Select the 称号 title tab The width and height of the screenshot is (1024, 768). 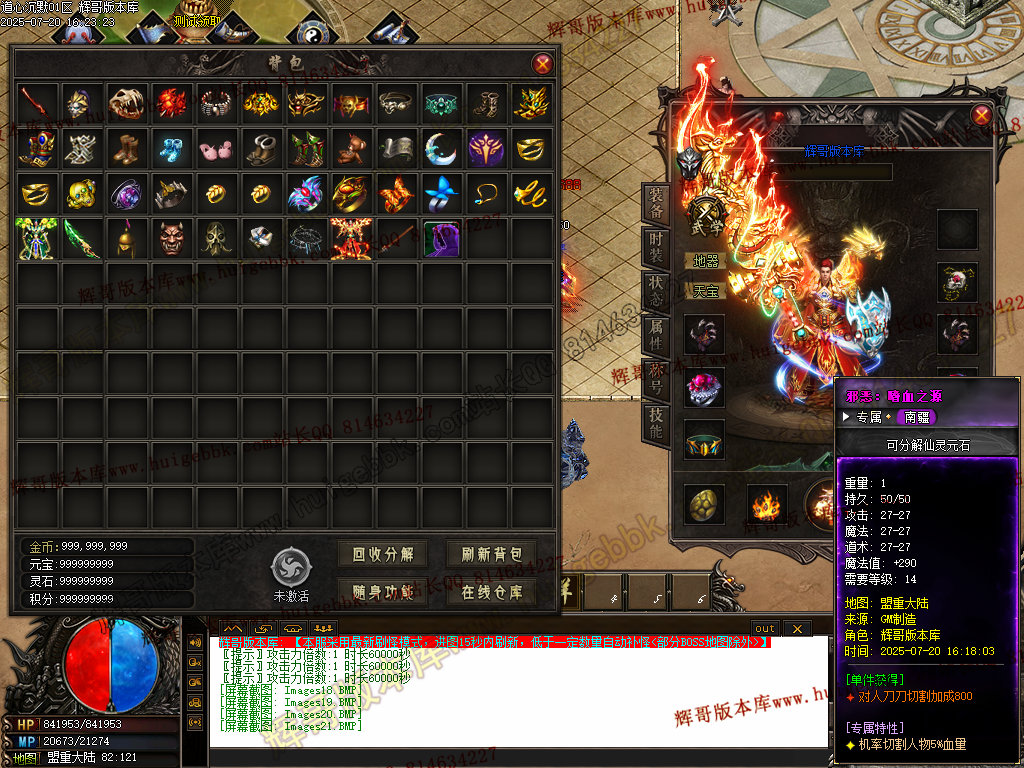(655, 379)
